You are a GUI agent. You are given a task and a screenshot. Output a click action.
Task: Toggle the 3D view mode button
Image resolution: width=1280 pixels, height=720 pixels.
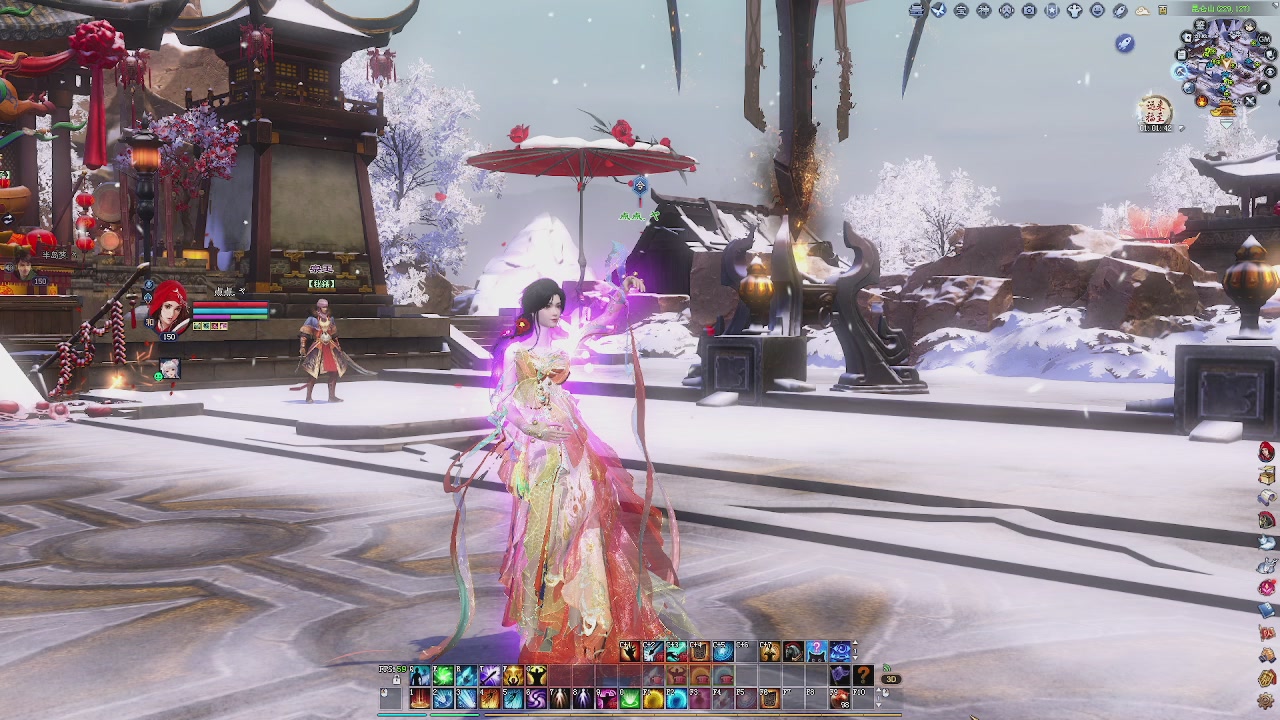pos(889,679)
